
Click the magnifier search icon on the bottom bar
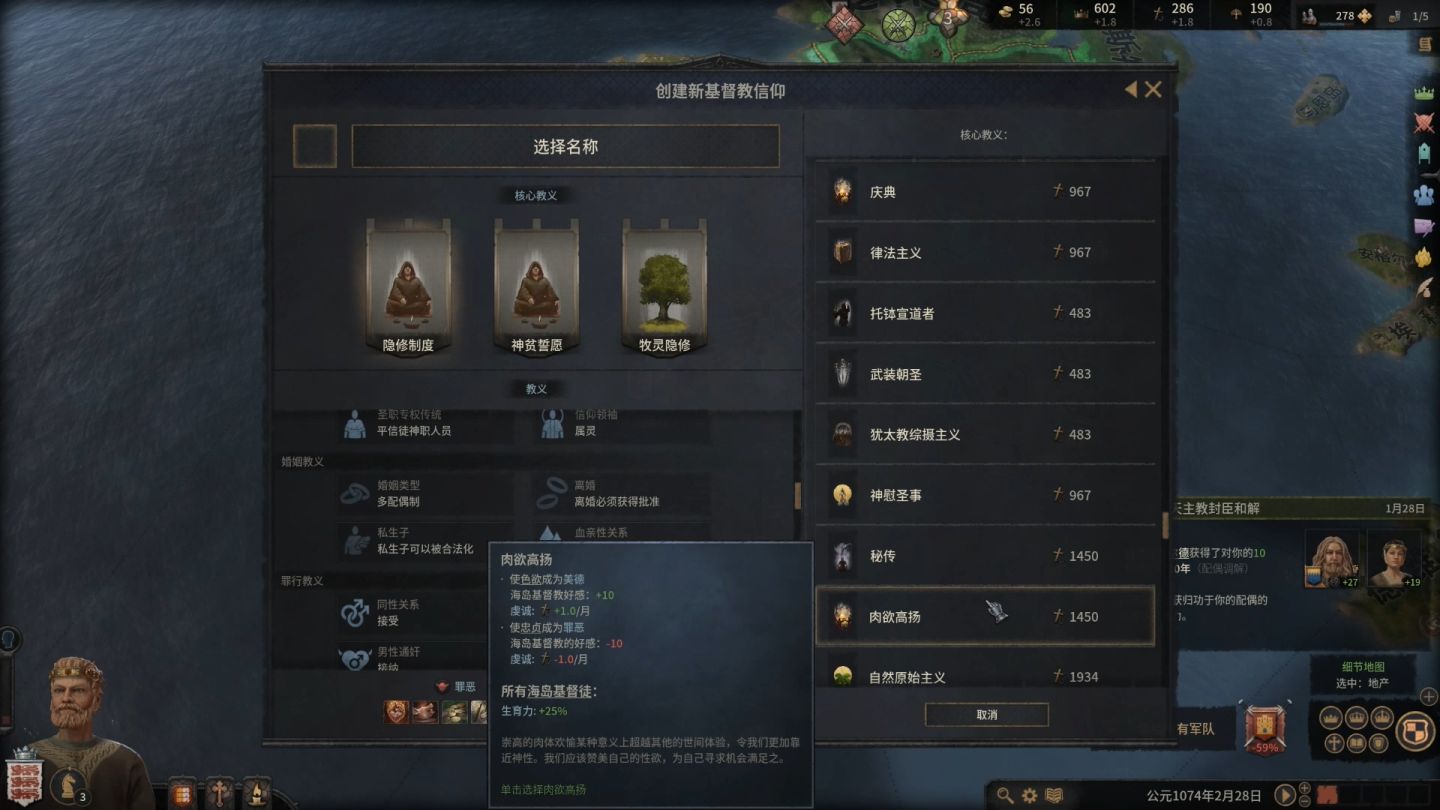1004,794
